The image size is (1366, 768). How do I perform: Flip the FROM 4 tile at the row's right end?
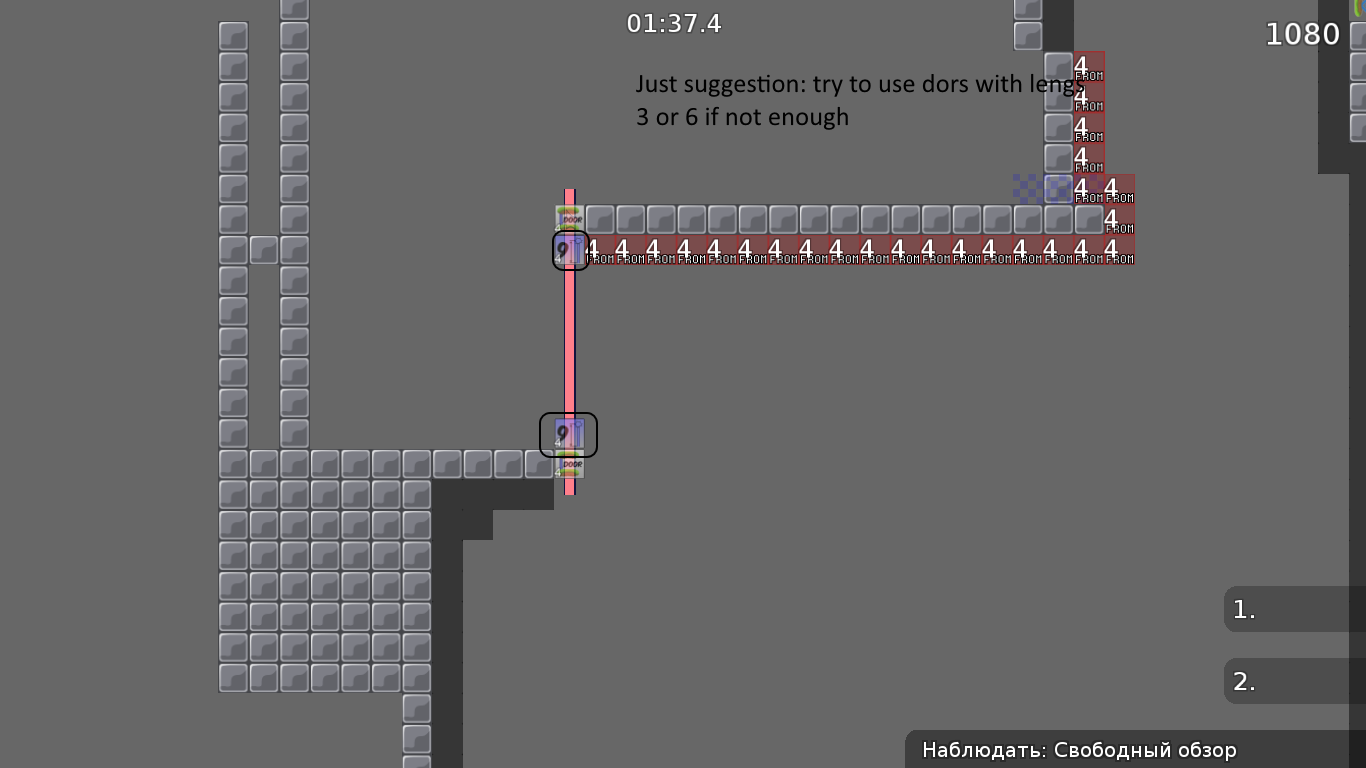click(1120, 251)
